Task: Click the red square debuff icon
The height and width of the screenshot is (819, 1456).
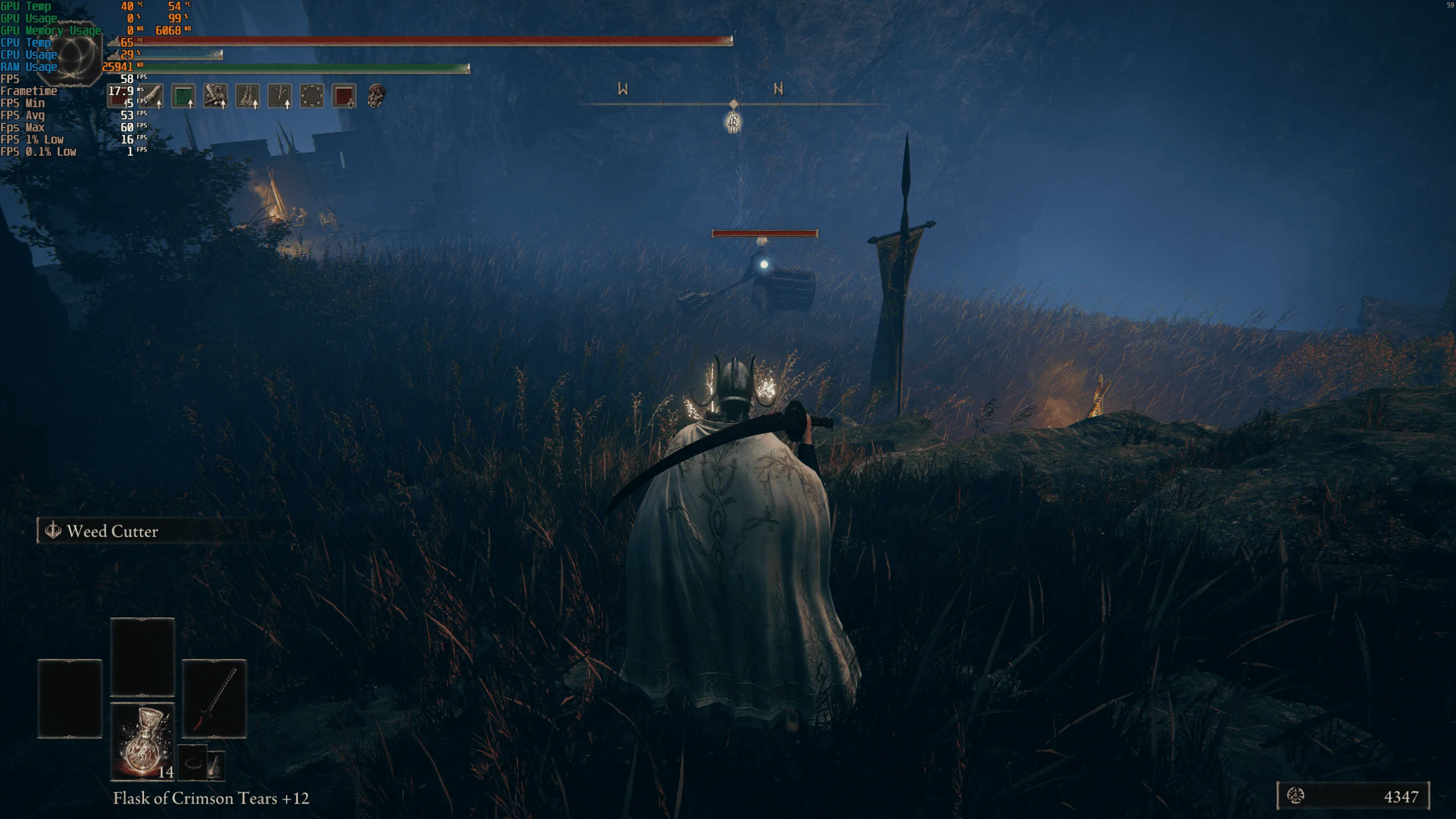Action: (344, 96)
